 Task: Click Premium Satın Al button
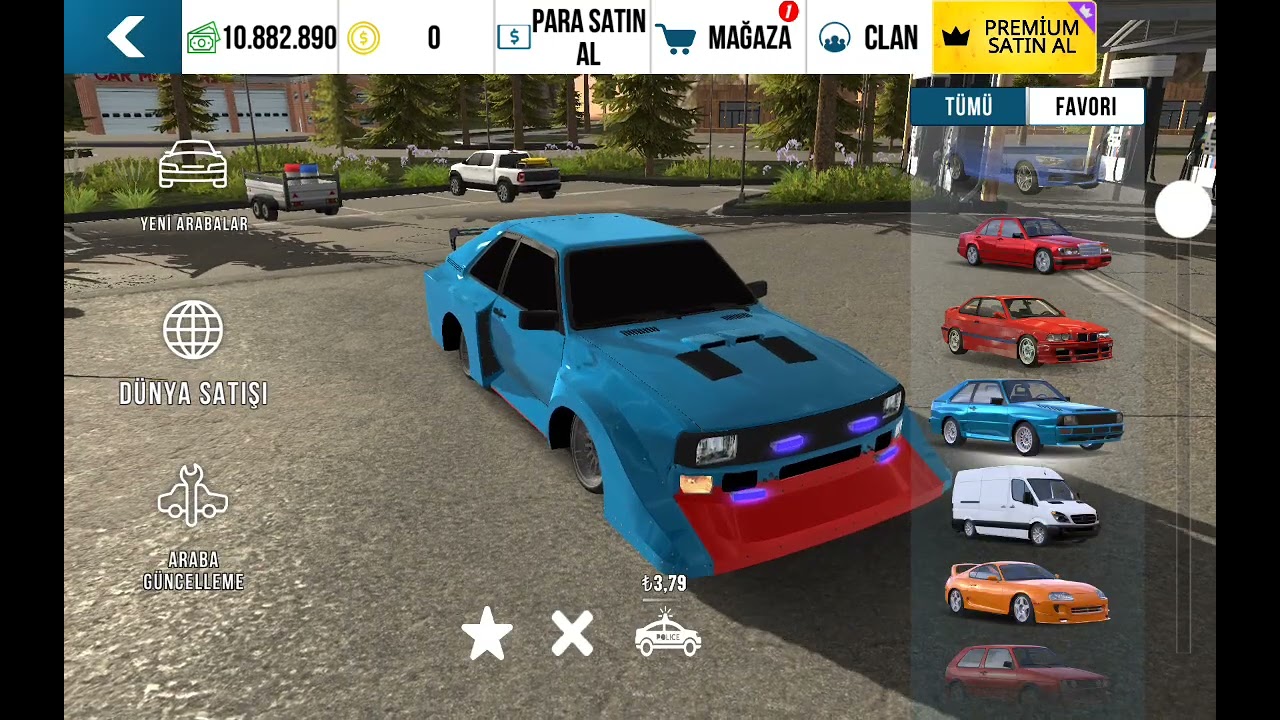tap(1014, 38)
